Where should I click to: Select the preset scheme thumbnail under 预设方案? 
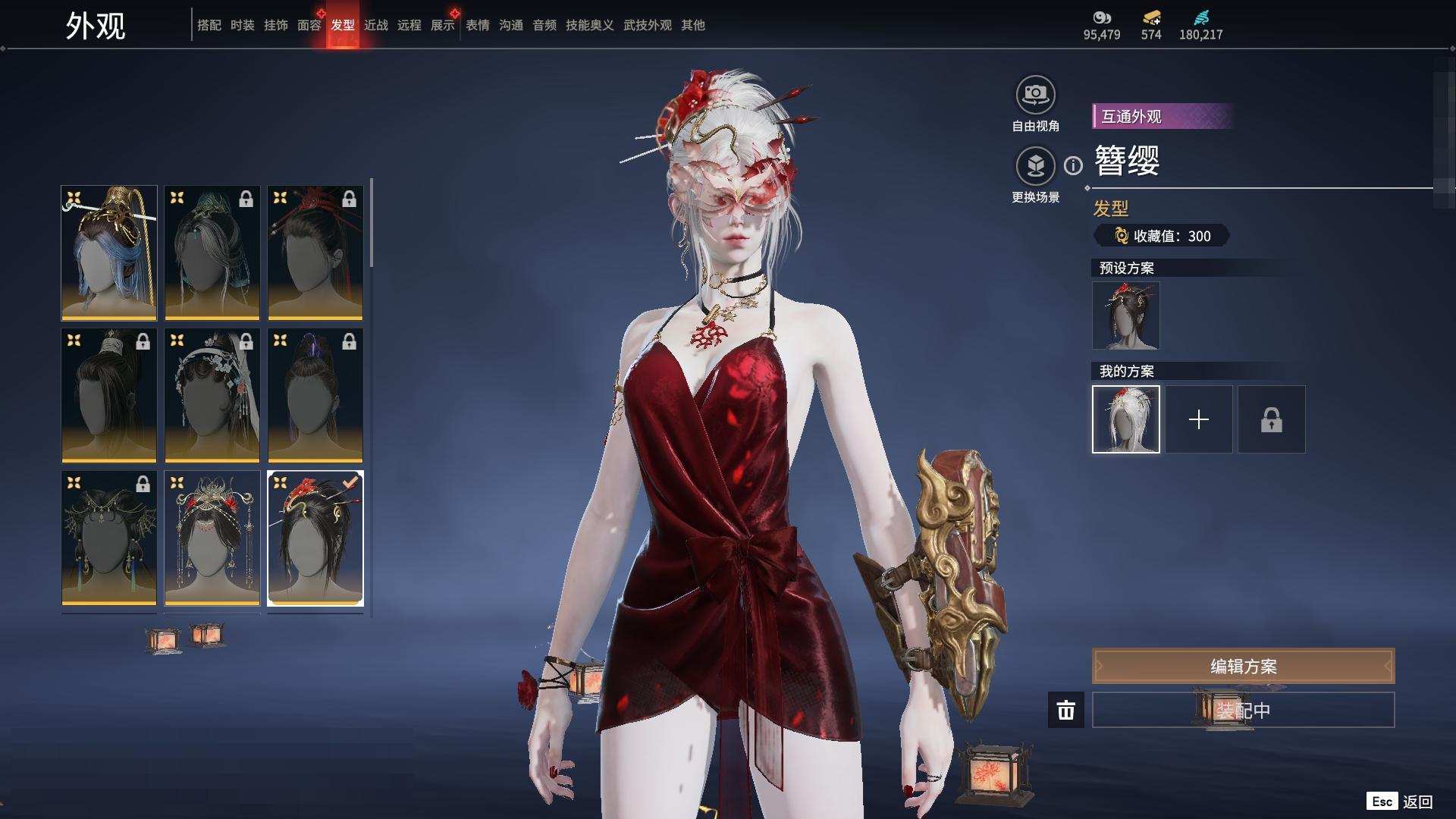pos(1125,315)
